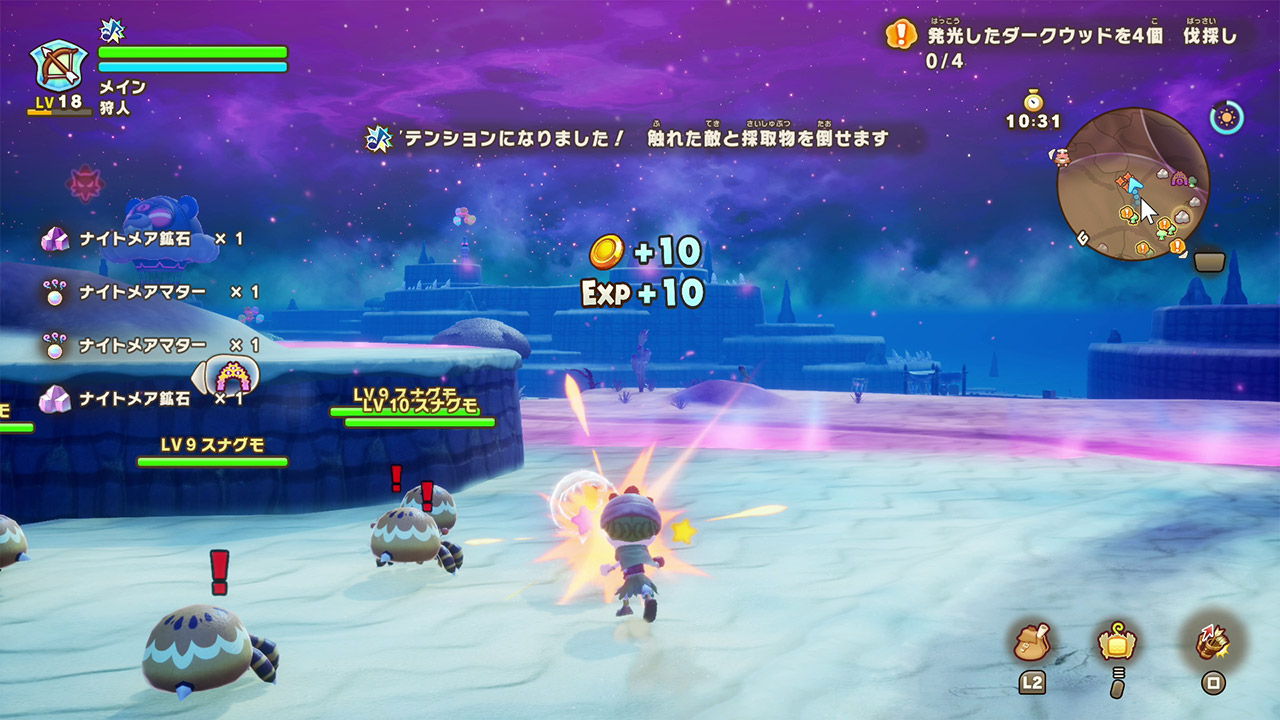Click the circular minimap

tap(1133, 184)
